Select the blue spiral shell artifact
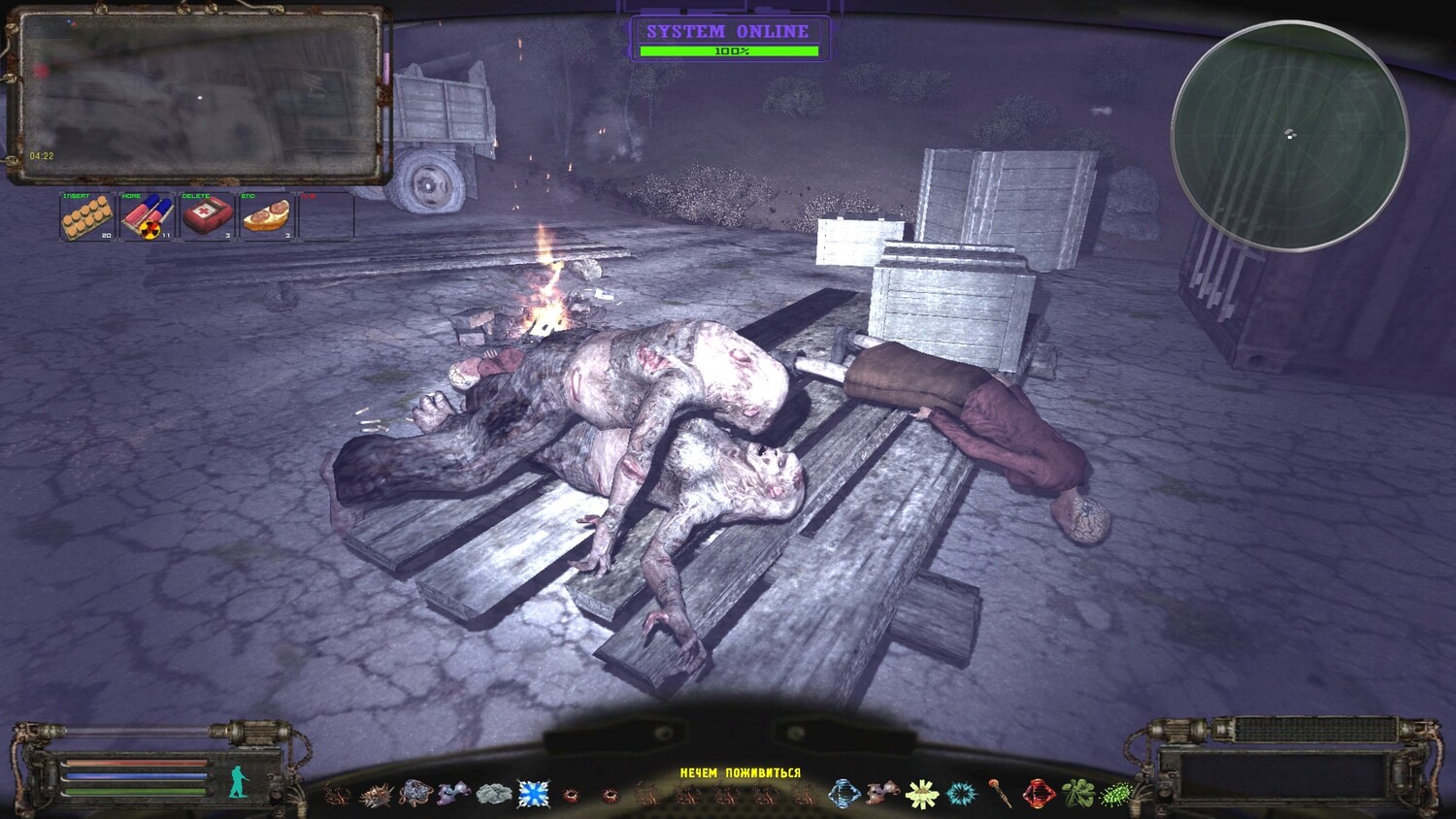 [844, 794]
